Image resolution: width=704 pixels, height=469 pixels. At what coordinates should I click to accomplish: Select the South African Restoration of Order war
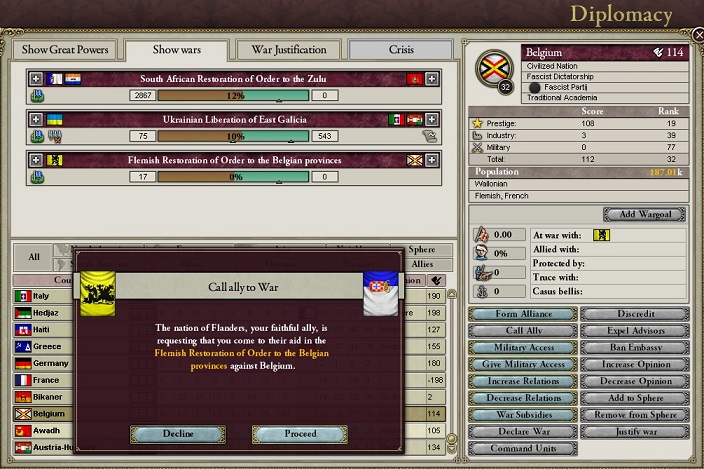pos(231,78)
